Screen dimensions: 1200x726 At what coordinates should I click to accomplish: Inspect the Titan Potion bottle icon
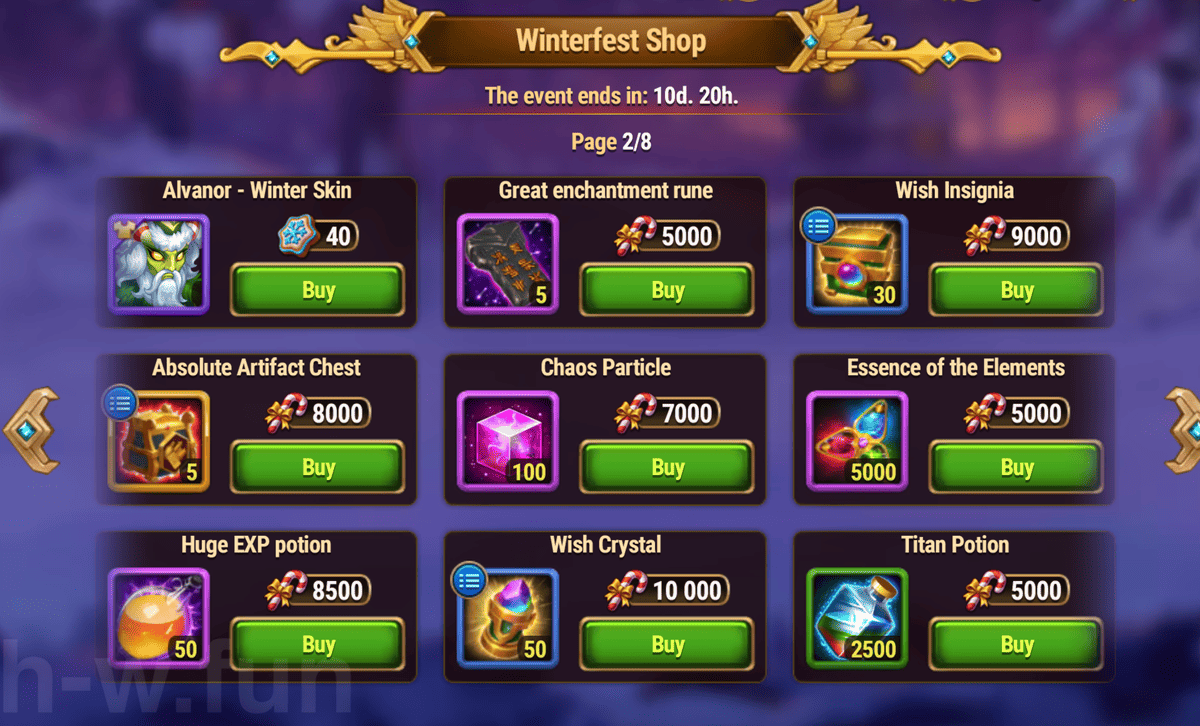(x=856, y=618)
